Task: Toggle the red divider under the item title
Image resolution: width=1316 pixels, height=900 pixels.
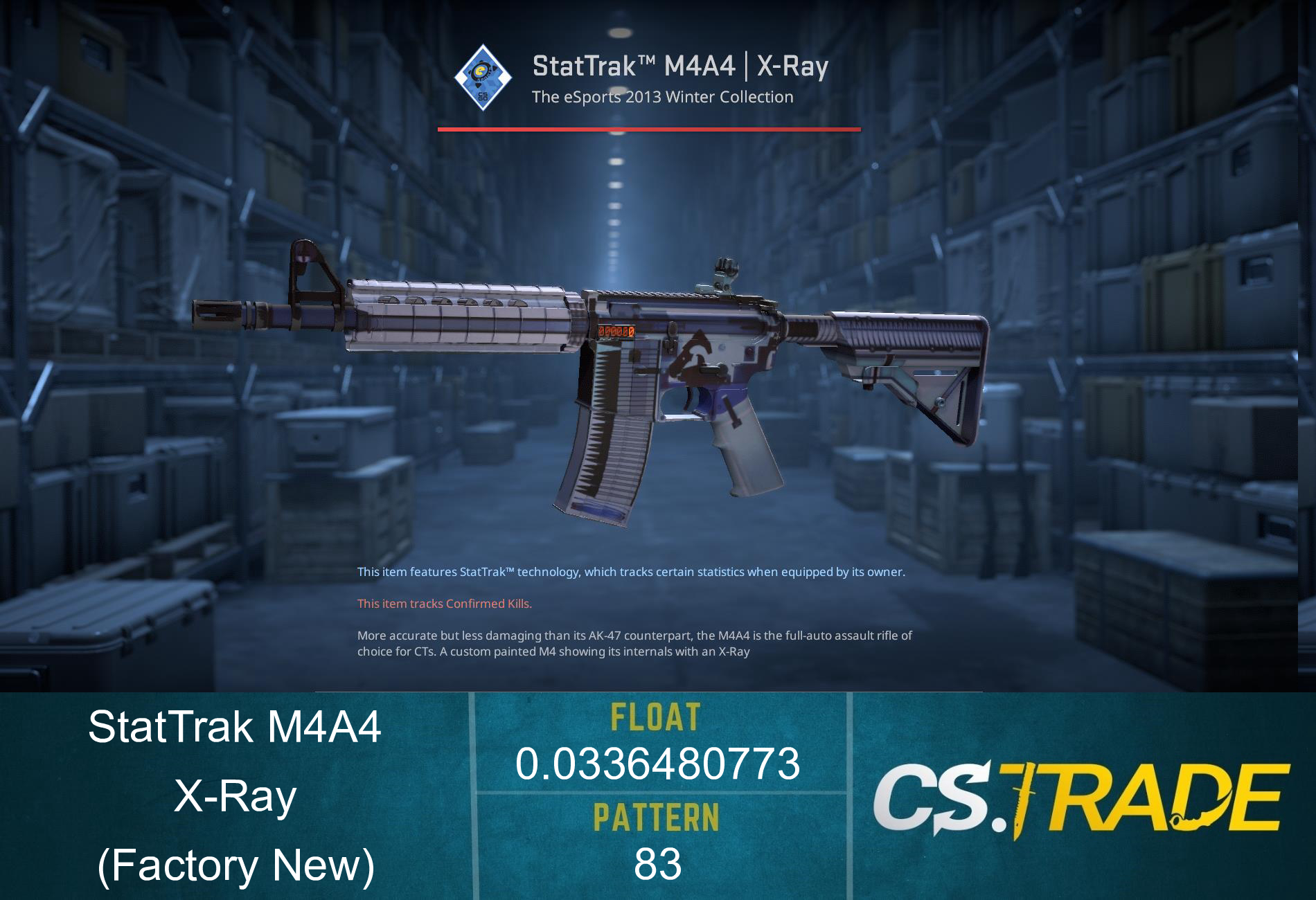Action: [x=650, y=128]
